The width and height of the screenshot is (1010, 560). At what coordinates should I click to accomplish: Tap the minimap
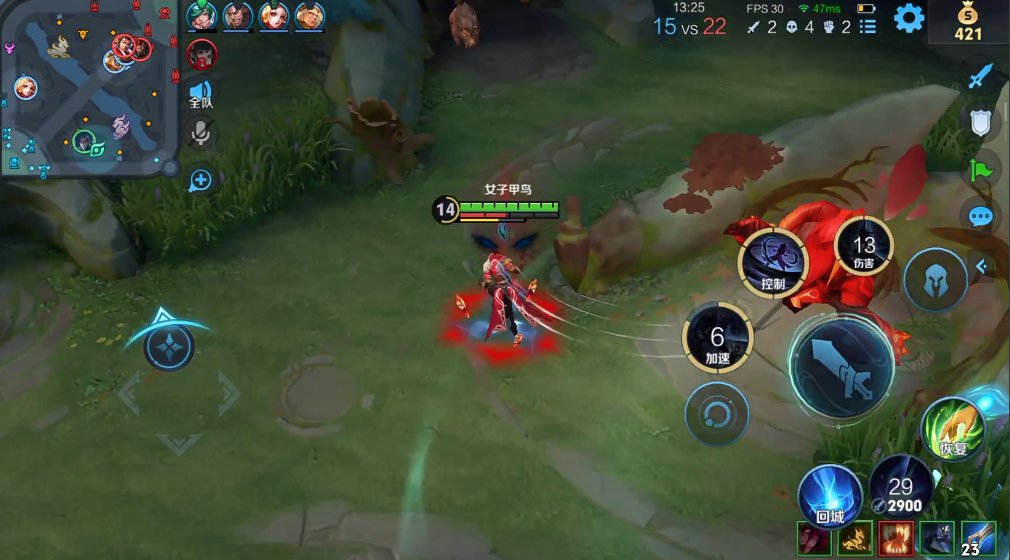pos(88,88)
